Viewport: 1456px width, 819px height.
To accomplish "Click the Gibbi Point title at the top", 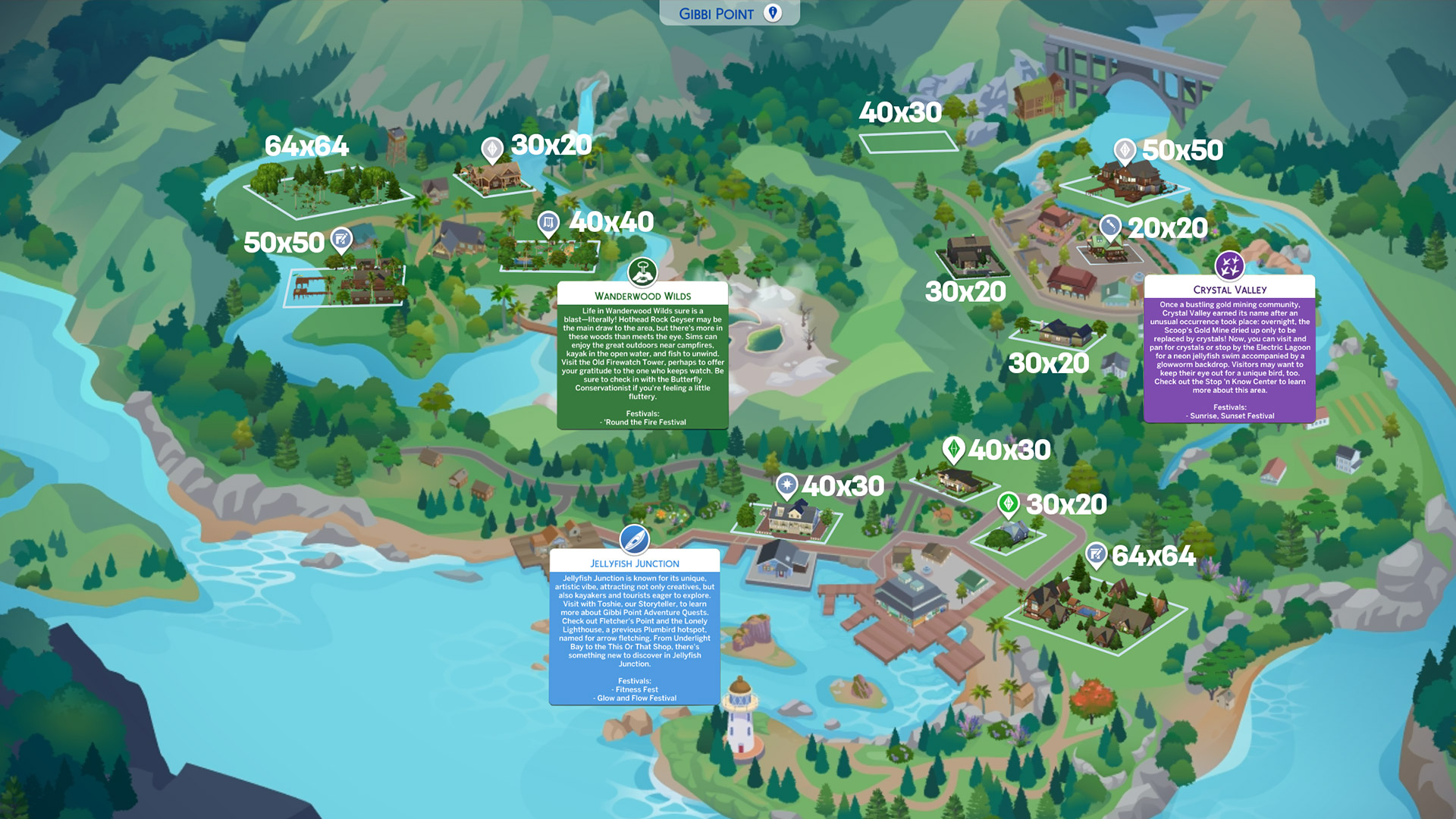I will click(716, 13).
